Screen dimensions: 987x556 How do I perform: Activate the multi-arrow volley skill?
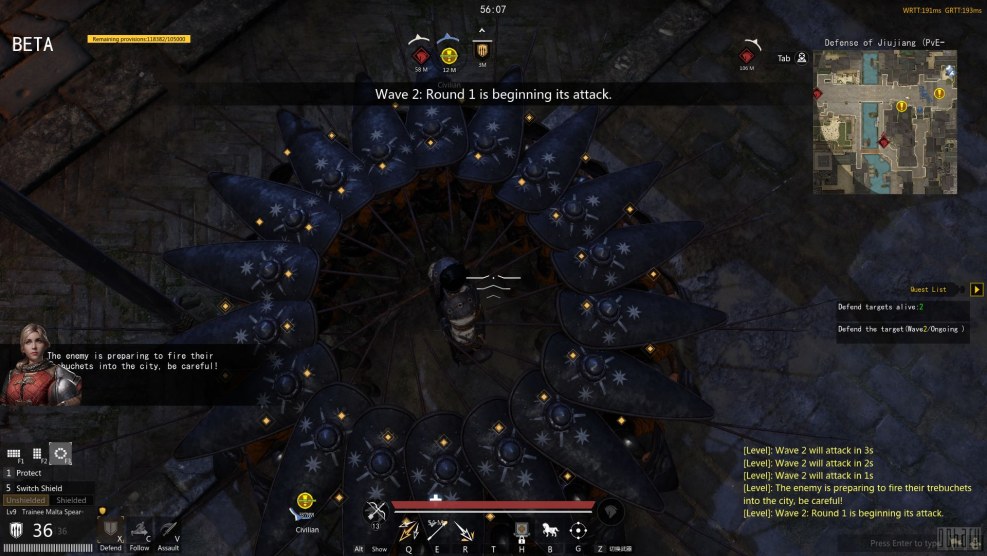tap(408, 530)
